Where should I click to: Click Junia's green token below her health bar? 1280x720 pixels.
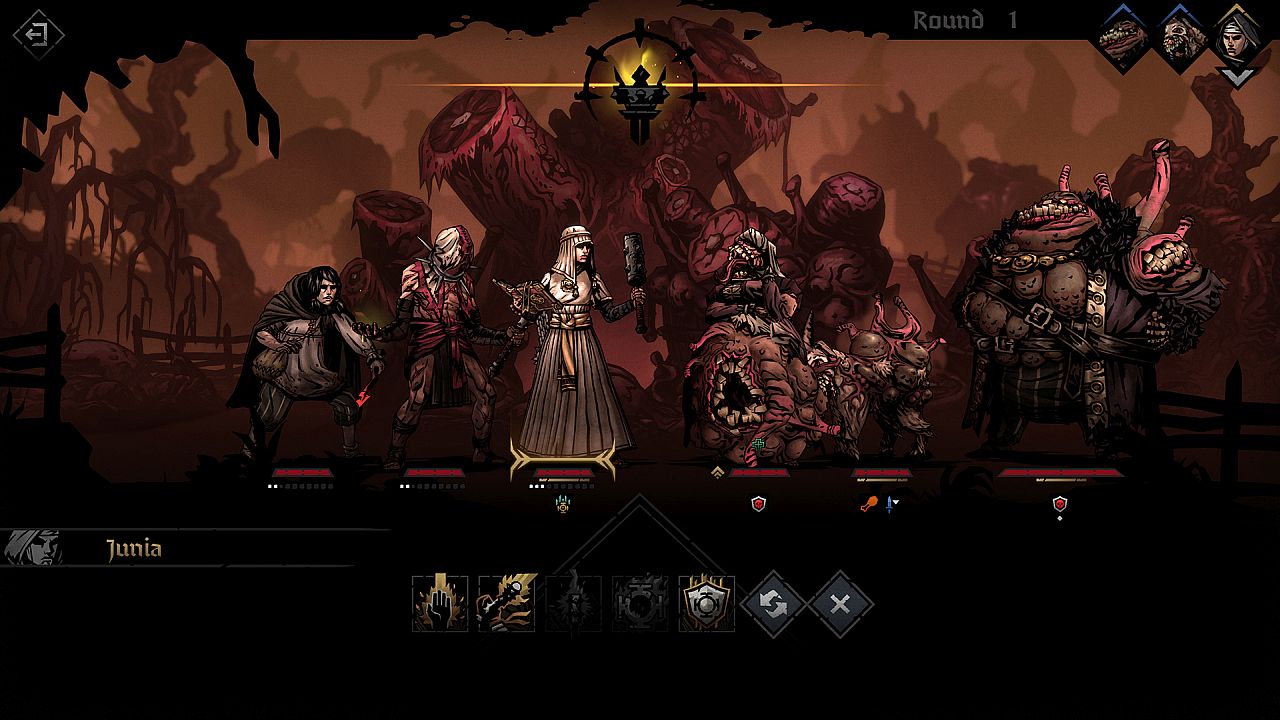click(563, 505)
